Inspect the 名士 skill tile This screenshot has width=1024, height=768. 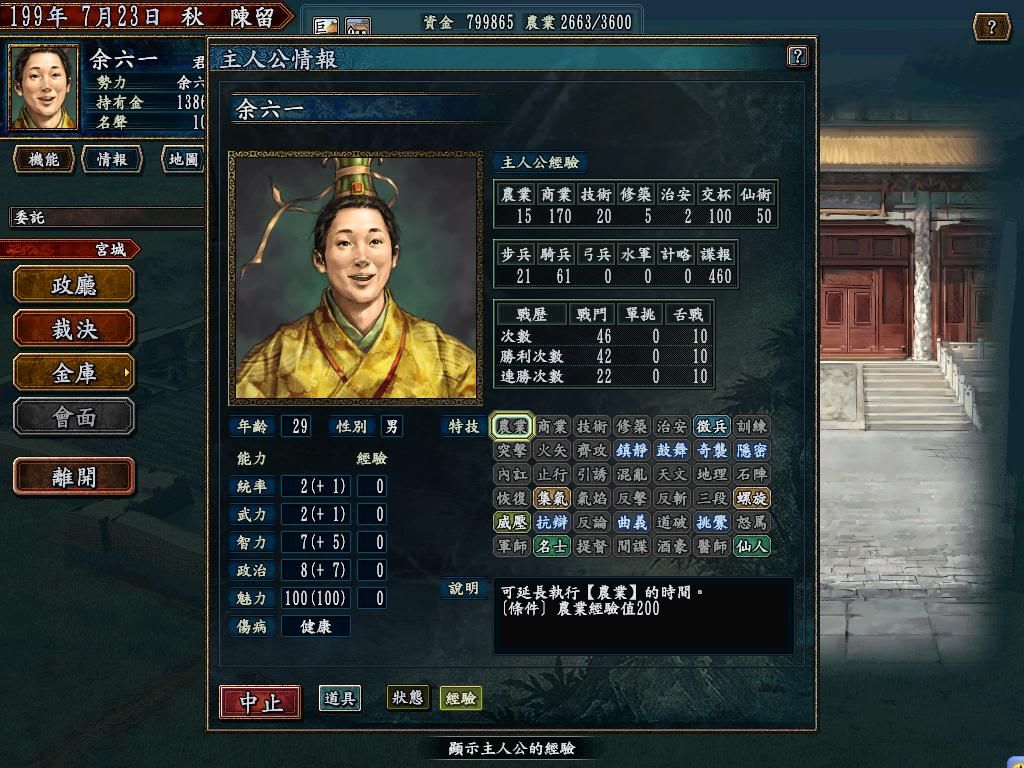[552, 546]
